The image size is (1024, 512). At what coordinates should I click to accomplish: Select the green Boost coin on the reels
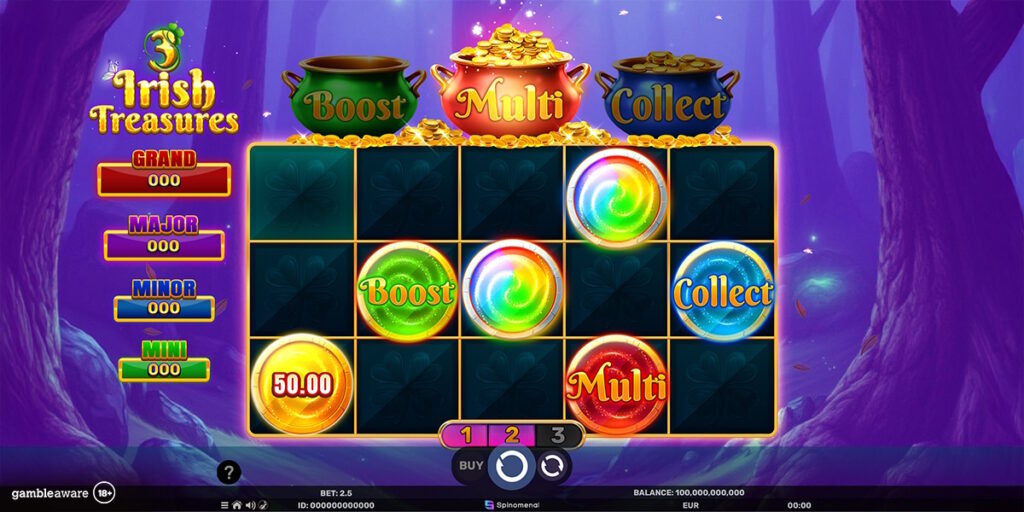407,291
